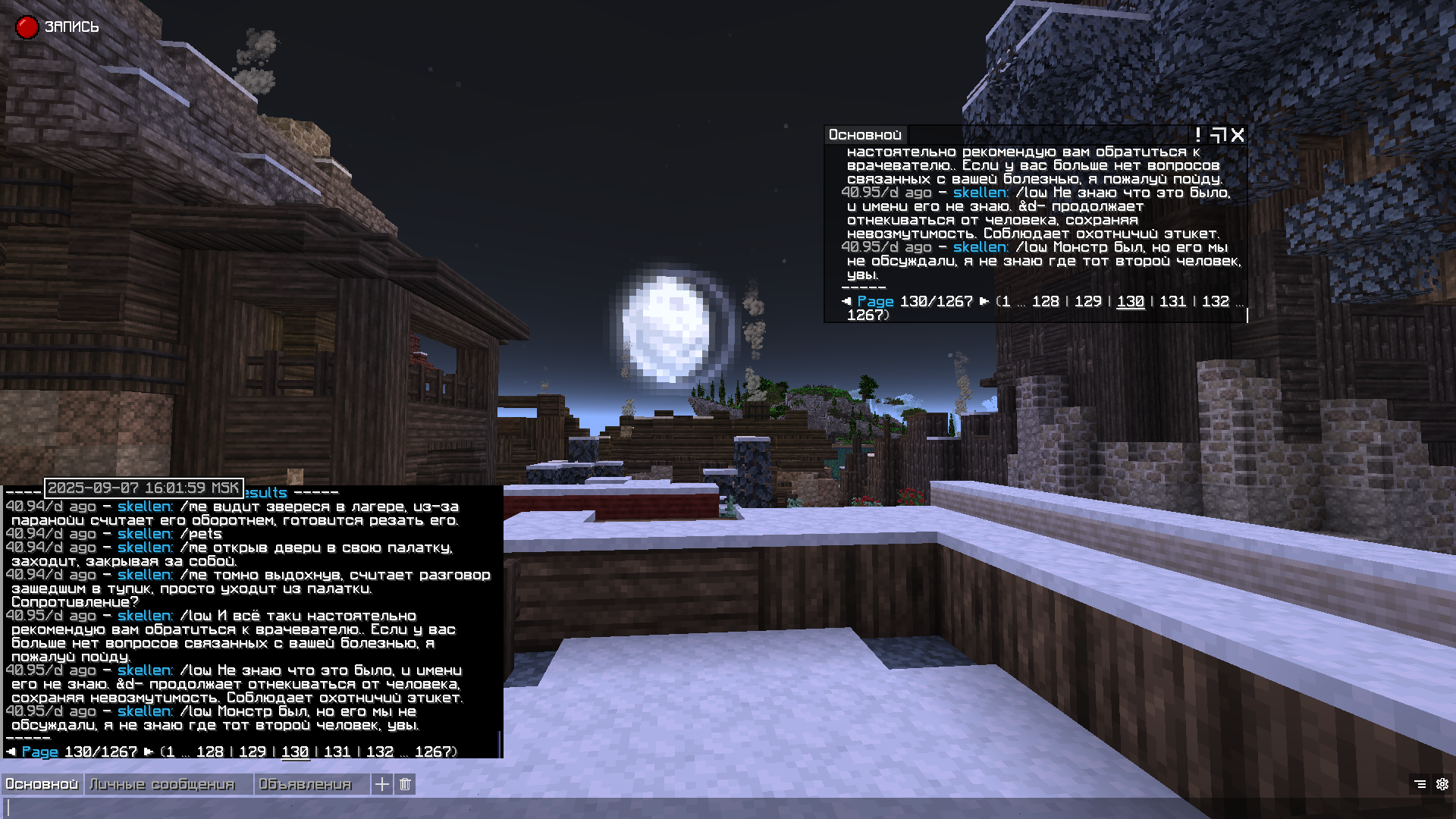This screenshot has width=1456, height=819.
Task: Open the Объявления chat tab
Action: tap(305, 784)
